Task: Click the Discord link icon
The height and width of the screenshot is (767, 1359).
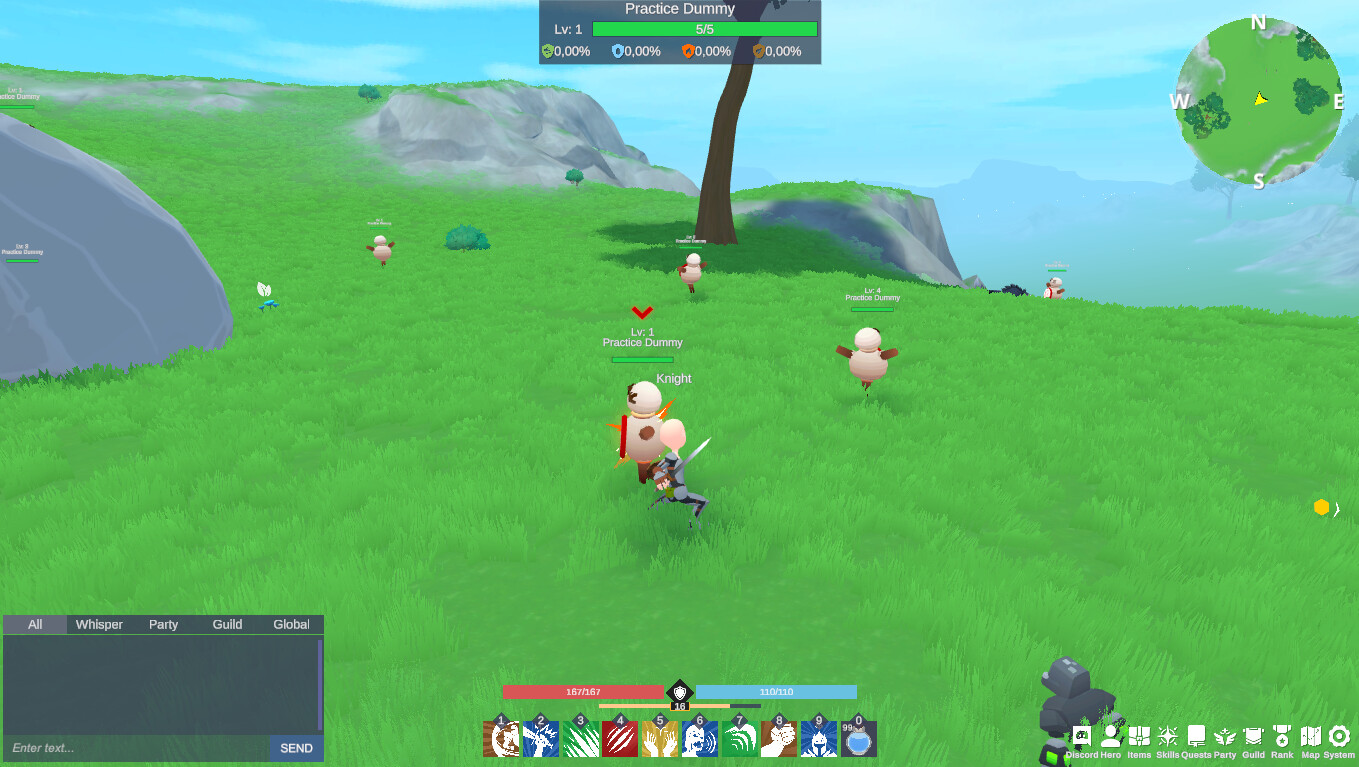Action: 1081,735
